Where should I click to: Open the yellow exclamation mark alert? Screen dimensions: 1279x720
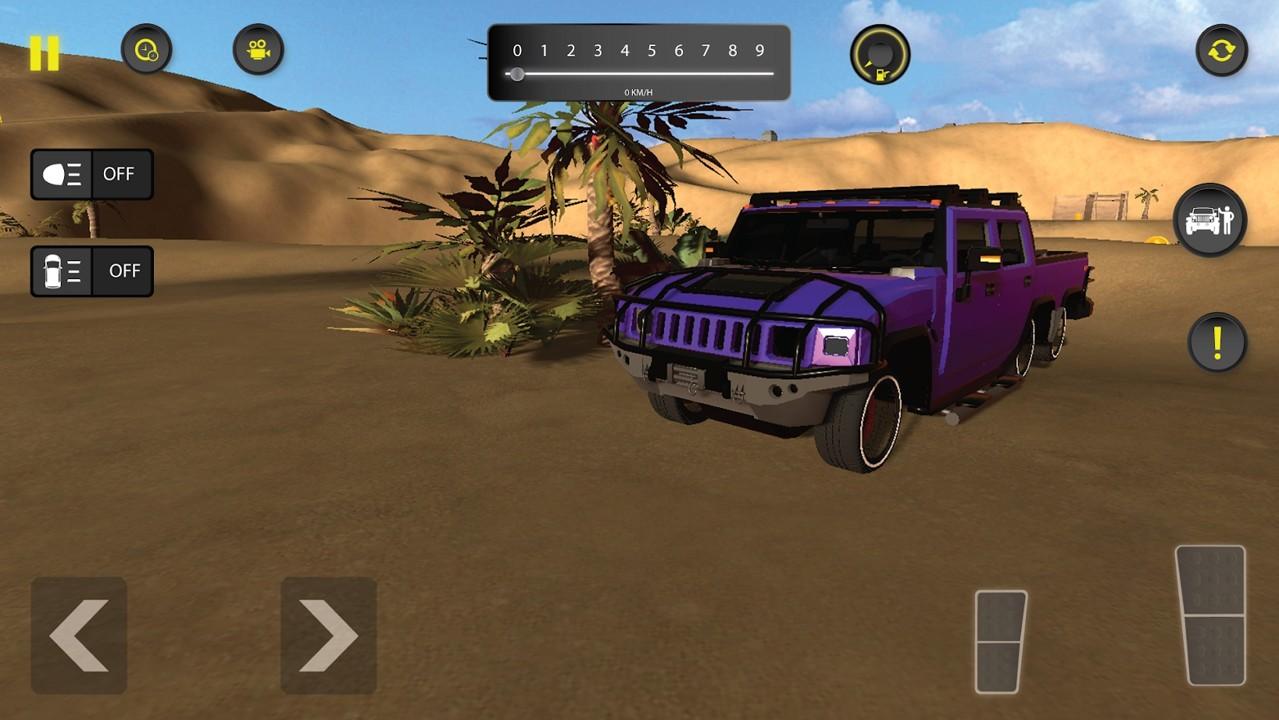(1217, 343)
